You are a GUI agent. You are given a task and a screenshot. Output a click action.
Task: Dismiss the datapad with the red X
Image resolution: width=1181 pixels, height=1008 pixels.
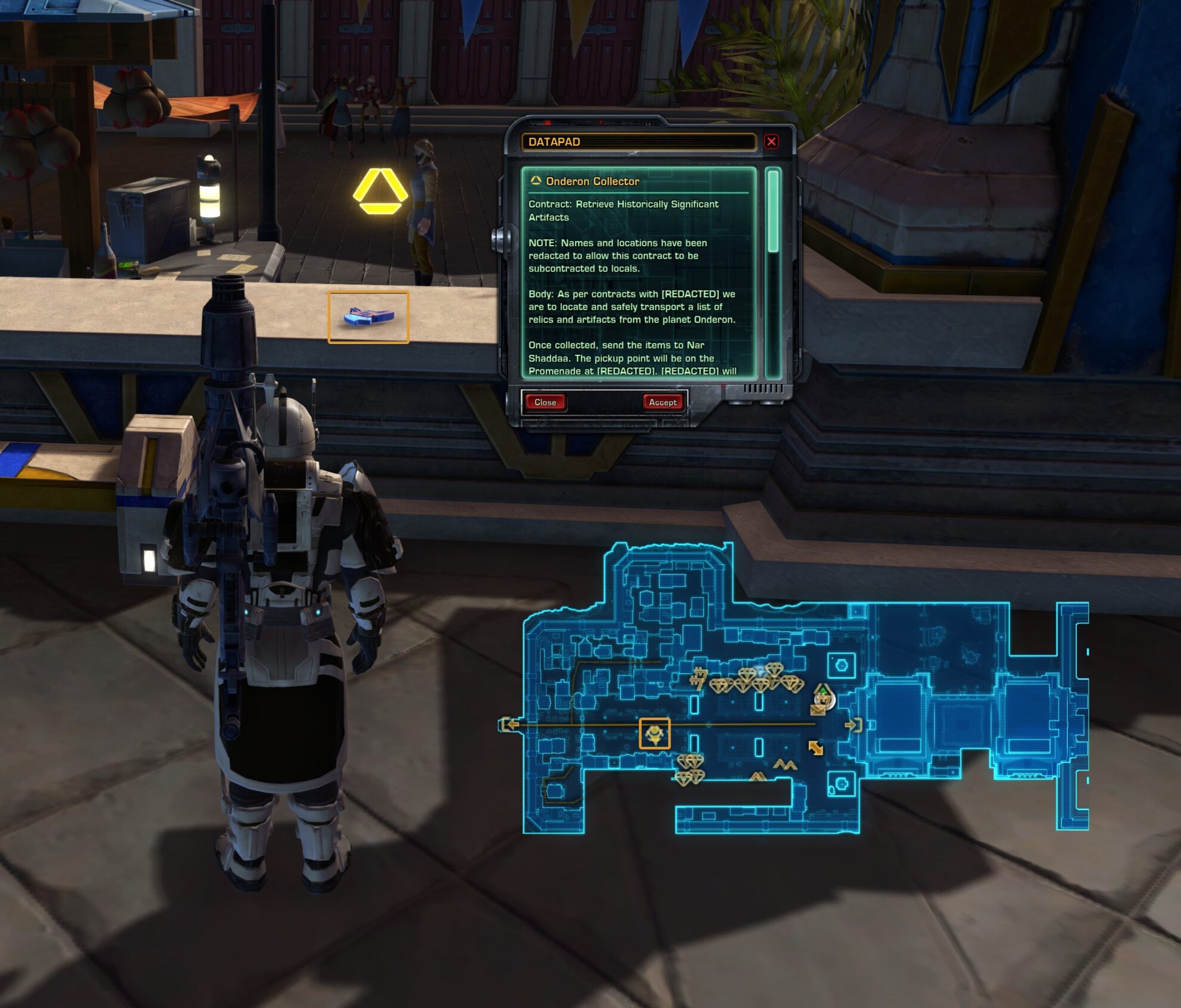coord(773,141)
